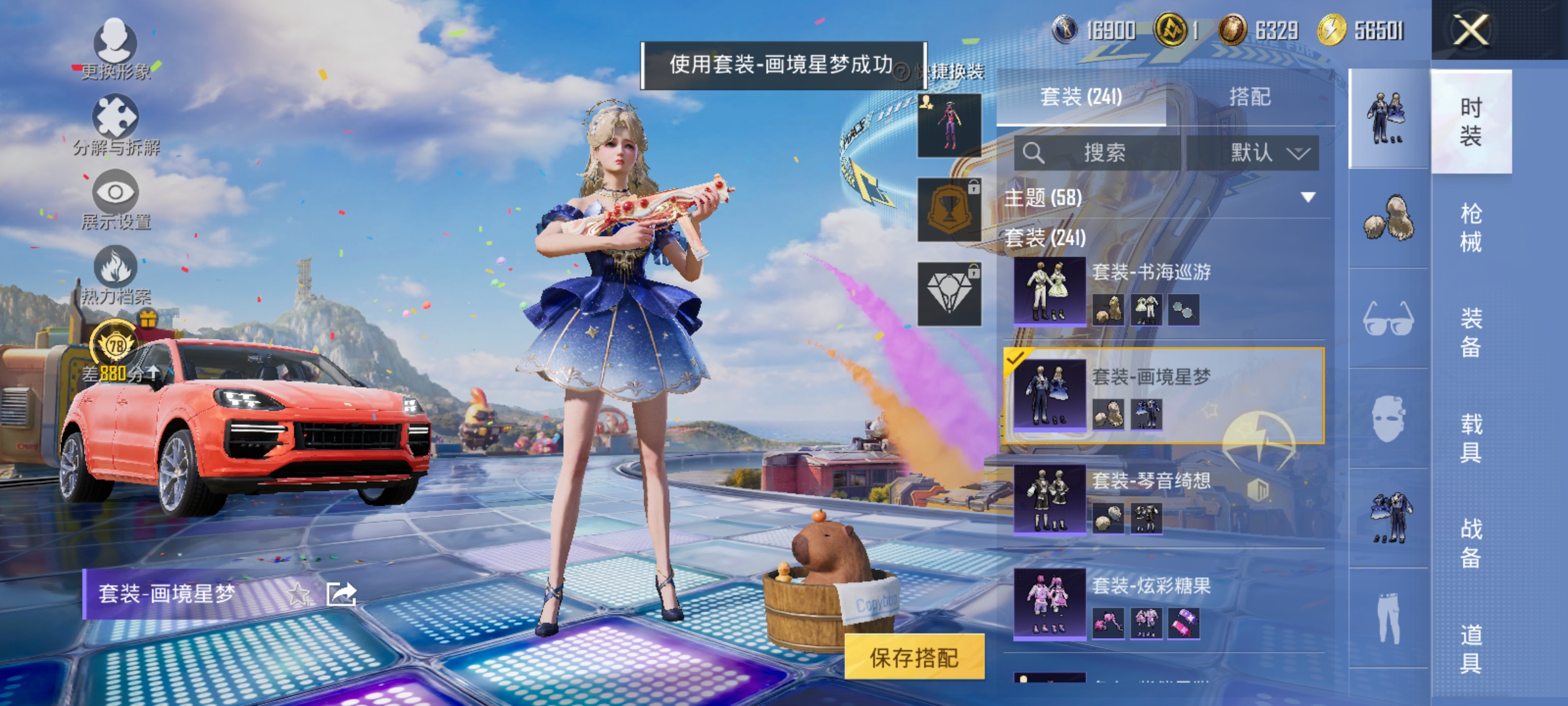
Task: Open 展示设置 display settings
Action: (x=116, y=196)
